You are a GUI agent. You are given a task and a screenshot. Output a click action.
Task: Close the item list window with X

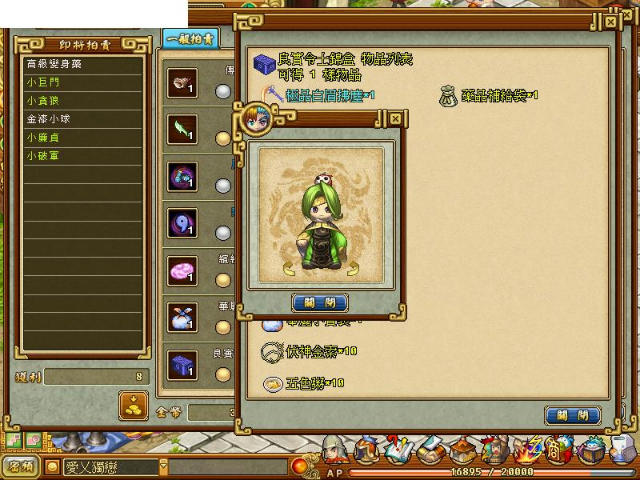click(x=611, y=20)
